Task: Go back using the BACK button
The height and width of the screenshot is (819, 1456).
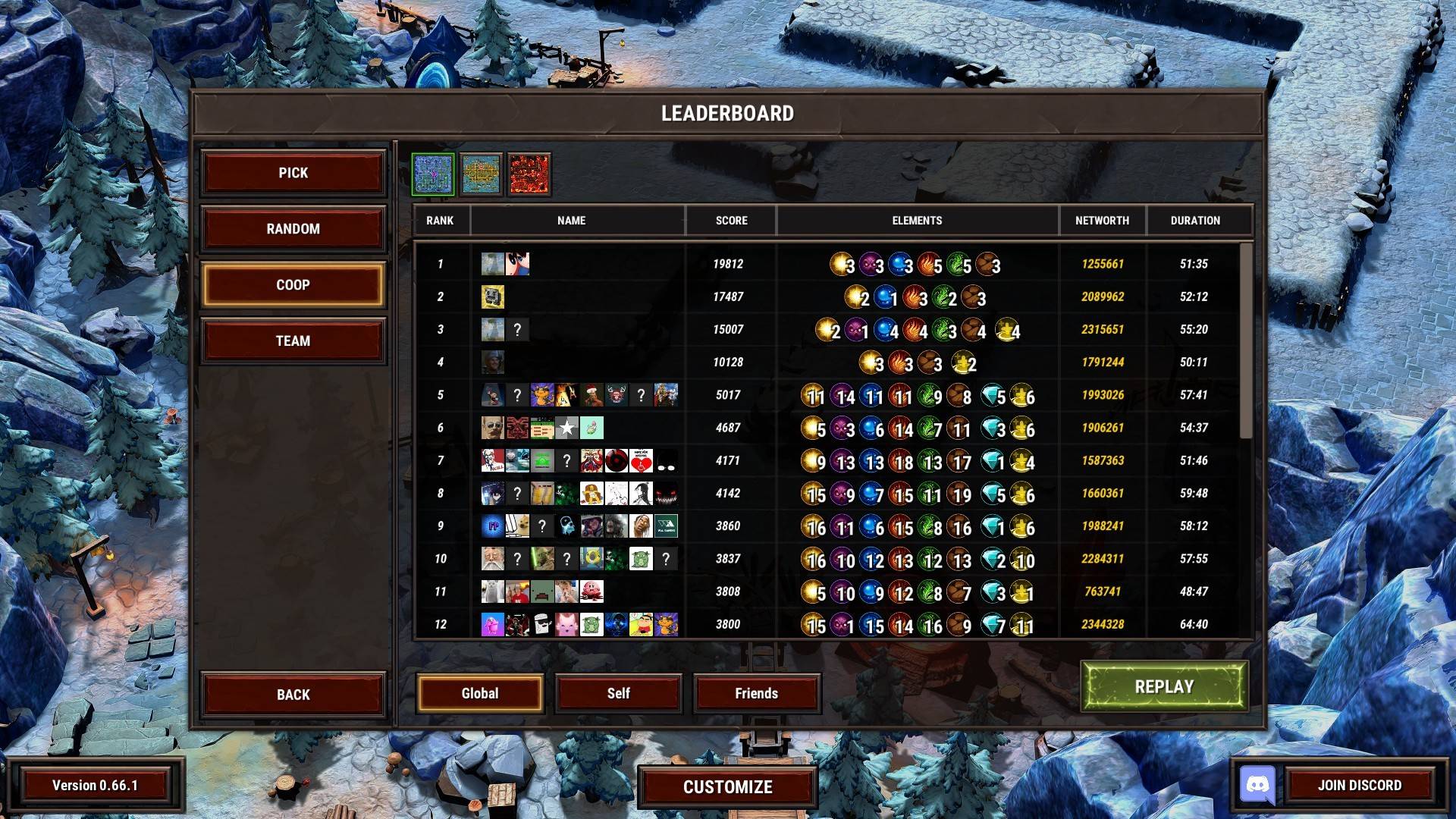Action: coord(293,695)
